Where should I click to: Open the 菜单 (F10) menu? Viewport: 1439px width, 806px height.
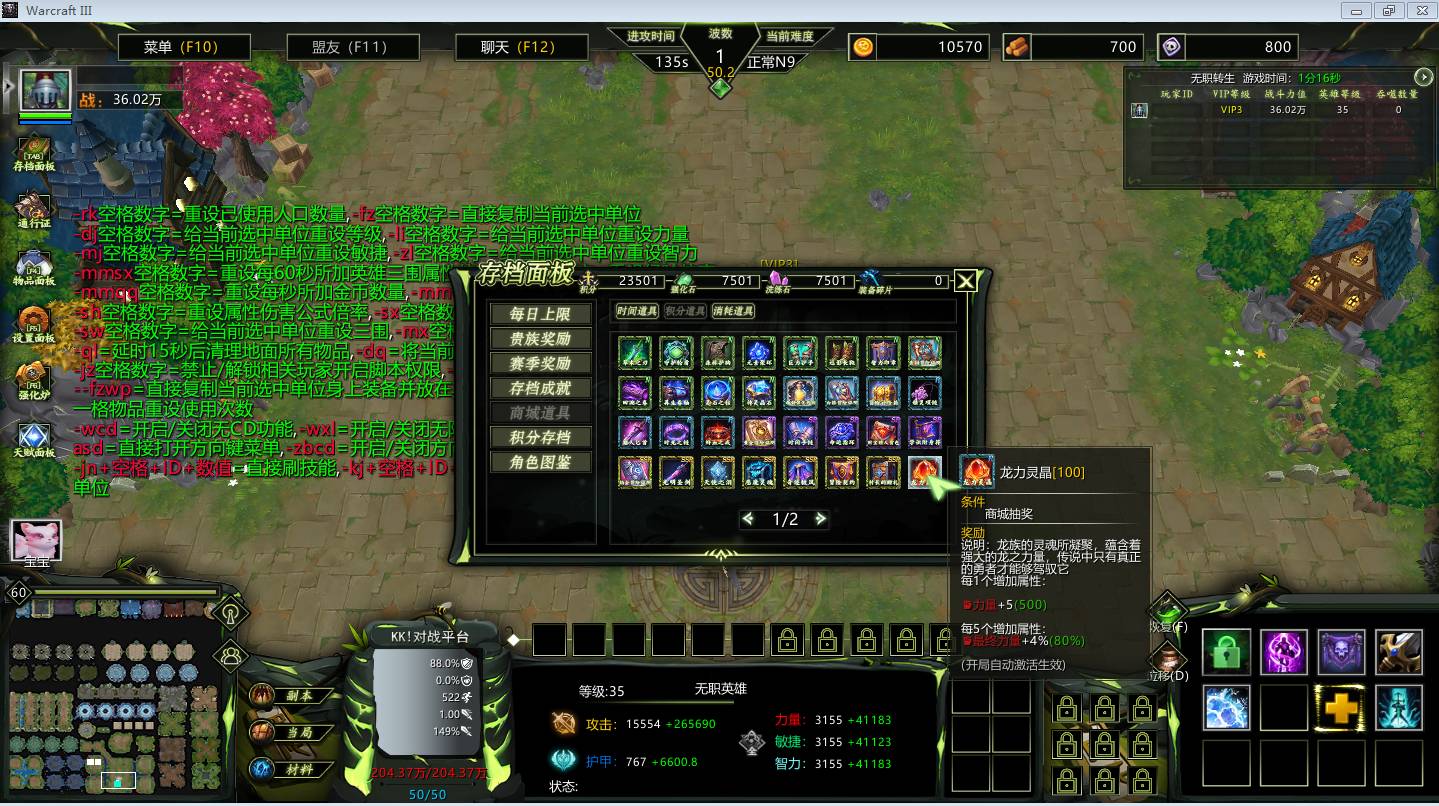pos(181,47)
